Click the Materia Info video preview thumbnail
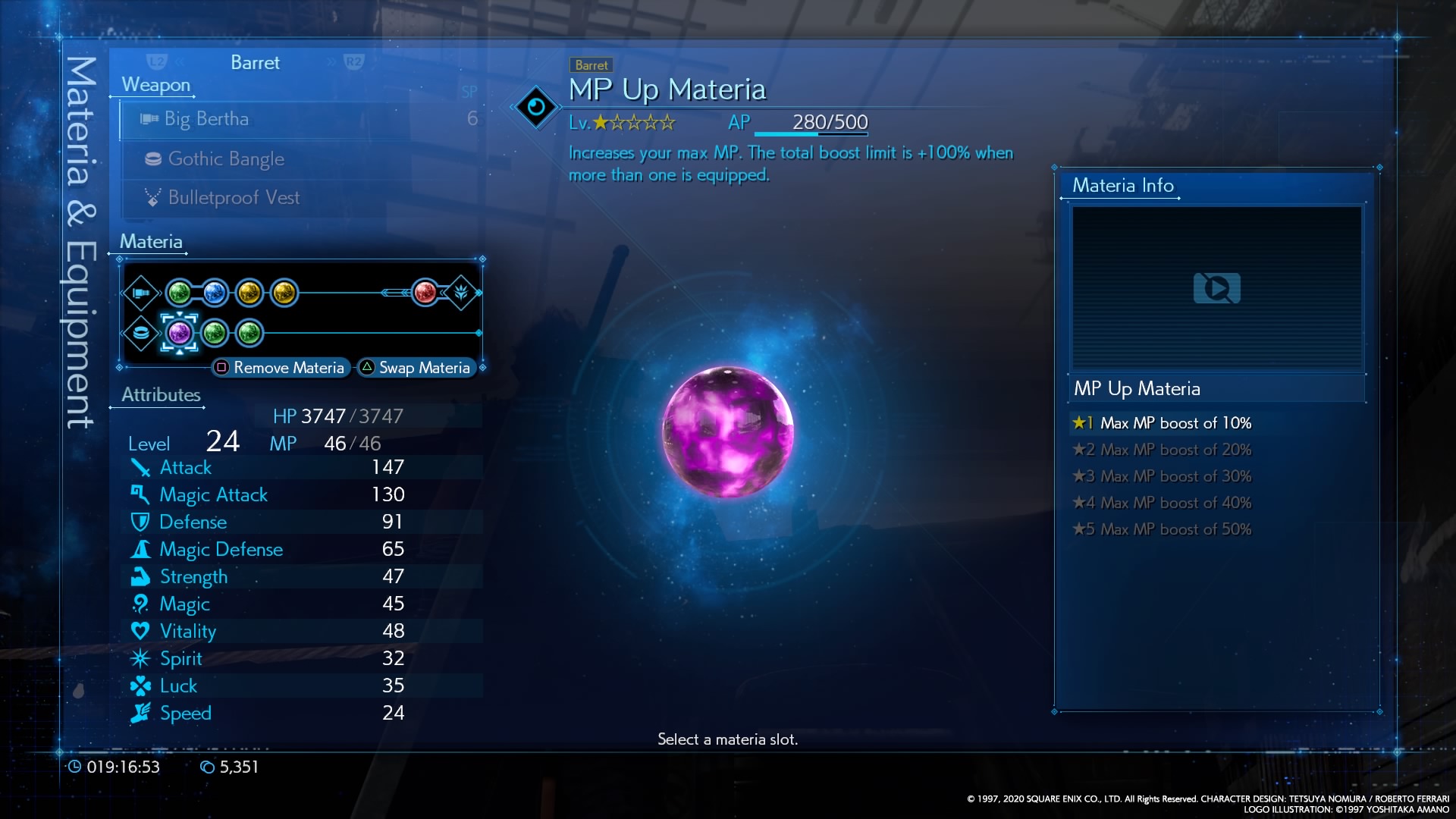Screen dimensions: 1456x819 coord(1216,288)
